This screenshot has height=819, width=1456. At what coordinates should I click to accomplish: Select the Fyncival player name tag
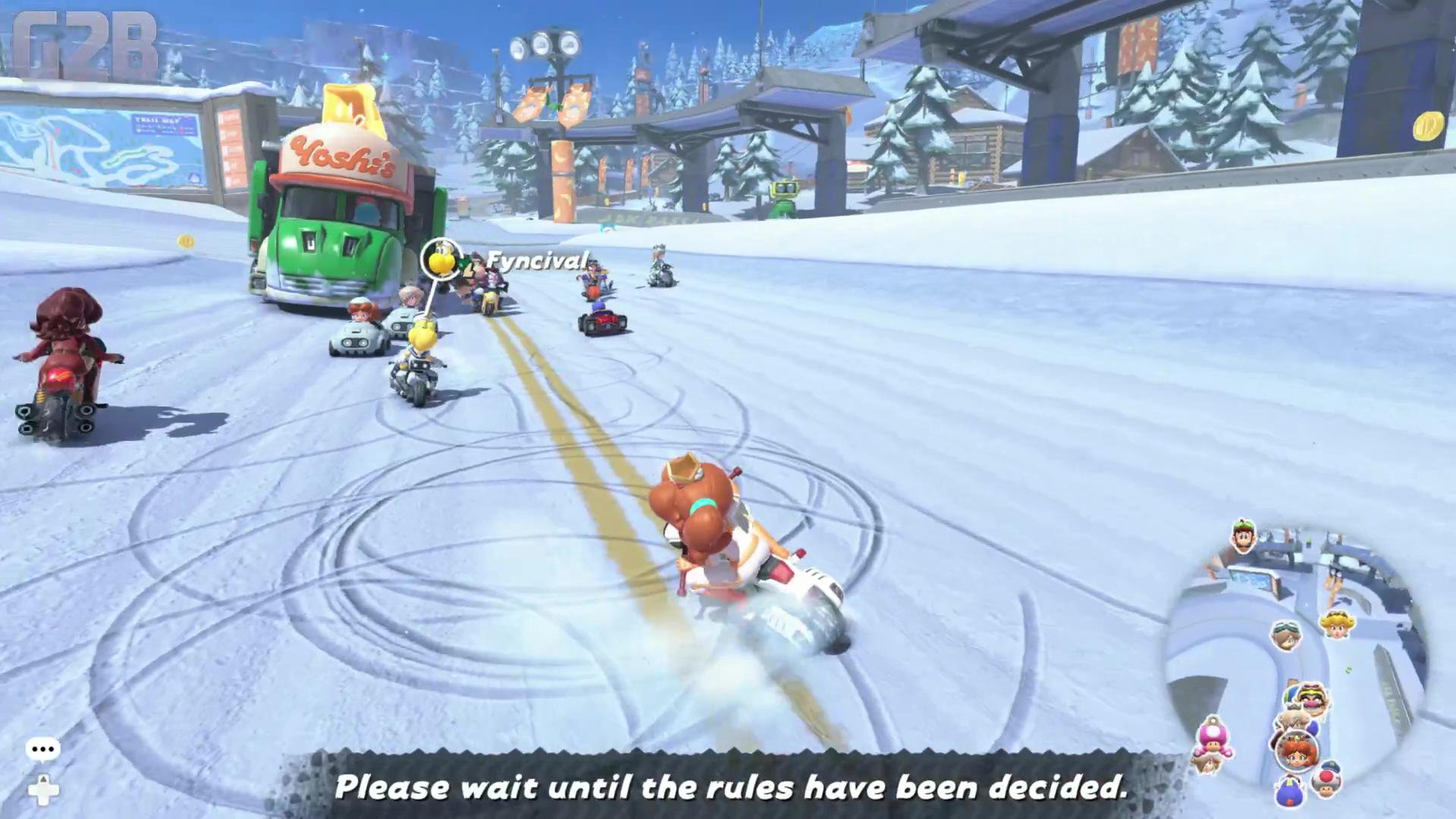tap(537, 262)
